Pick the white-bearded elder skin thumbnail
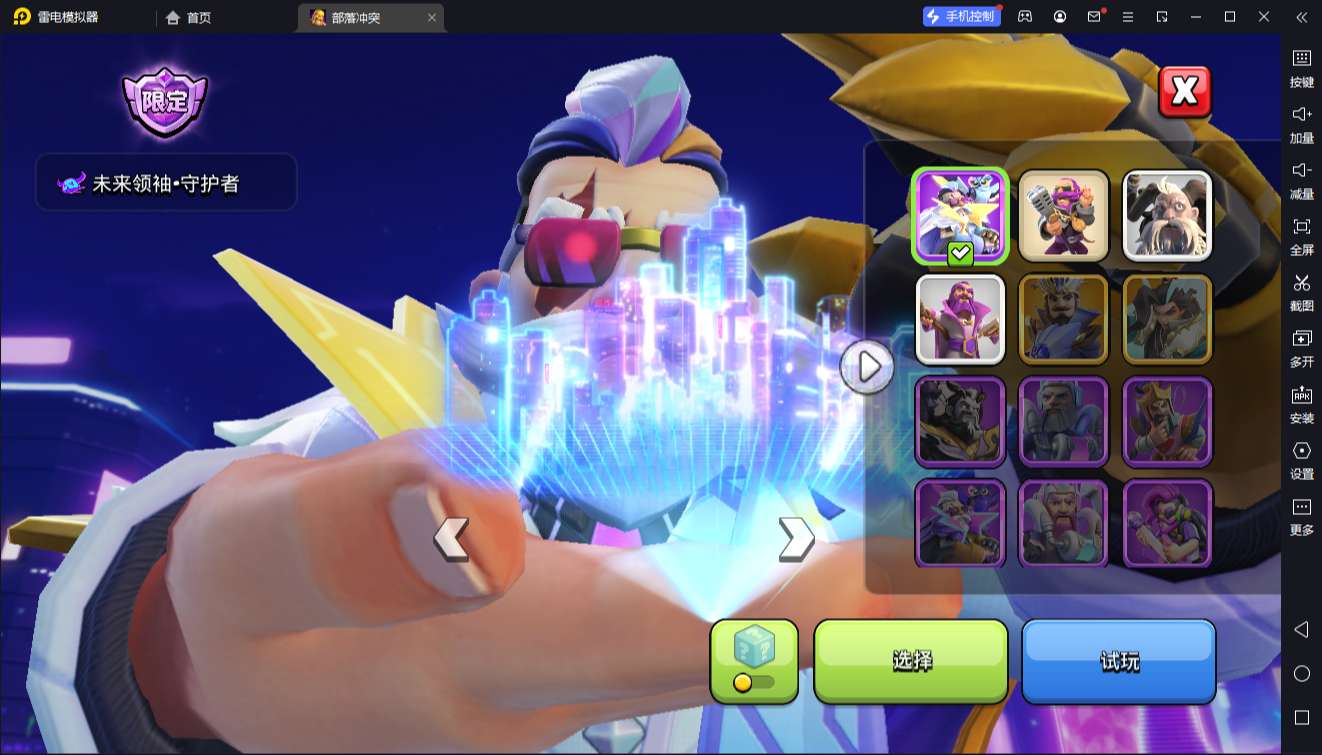 tap(1168, 216)
